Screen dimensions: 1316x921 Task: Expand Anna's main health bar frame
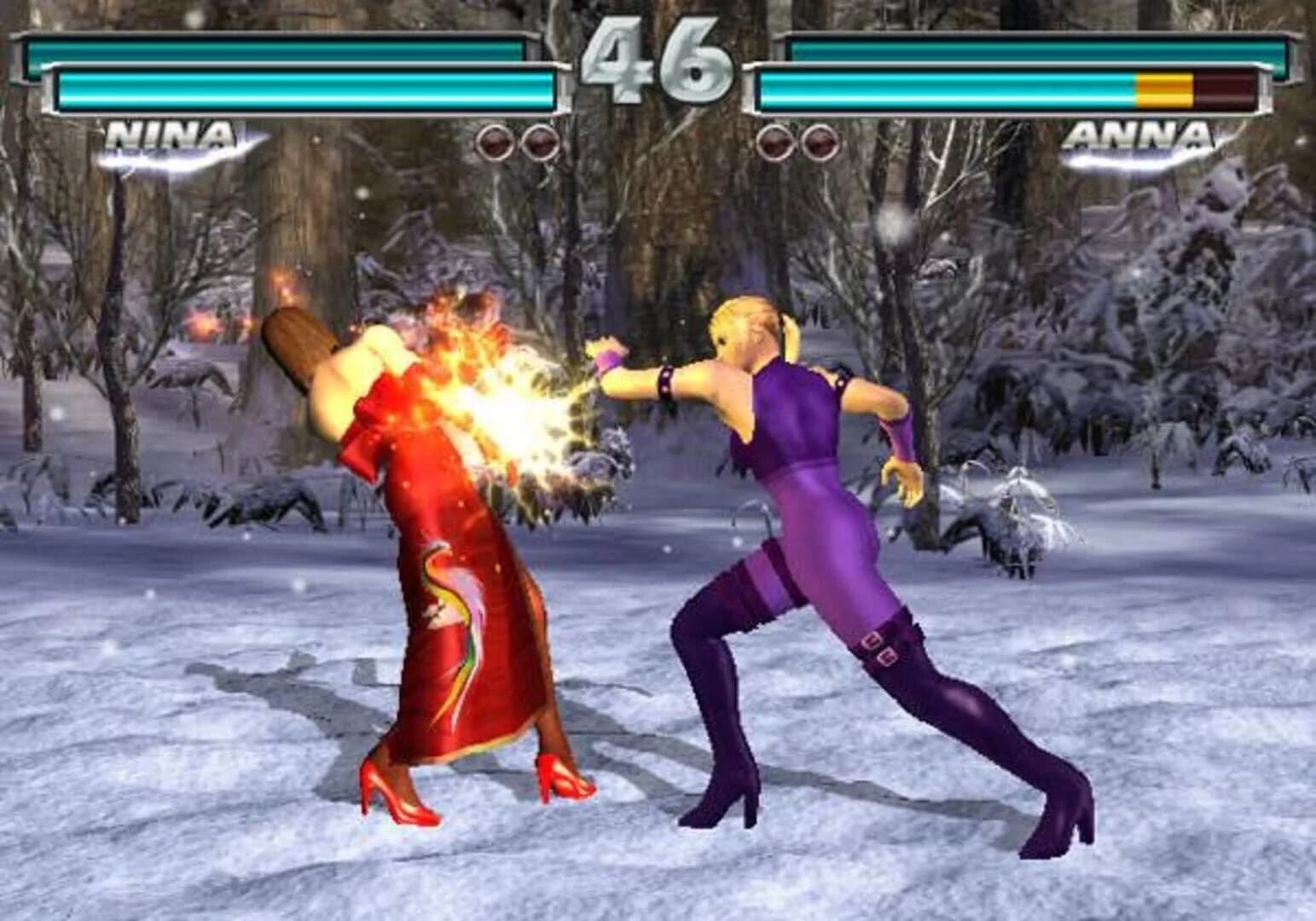coord(981,88)
